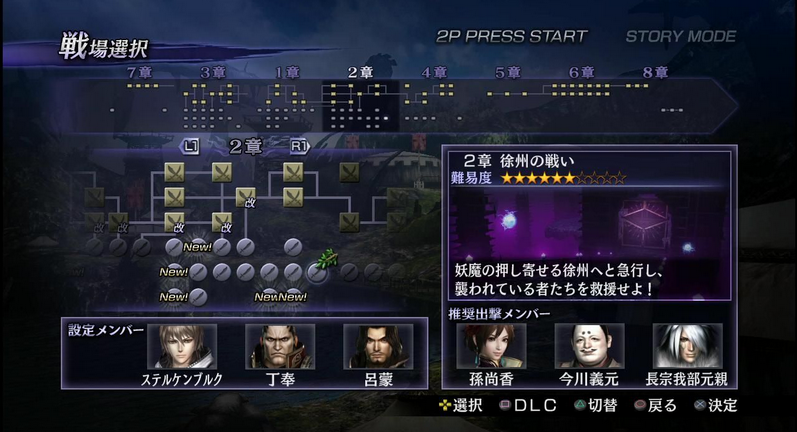
Task: Select recommended member 孫尚香
Action: (491, 346)
